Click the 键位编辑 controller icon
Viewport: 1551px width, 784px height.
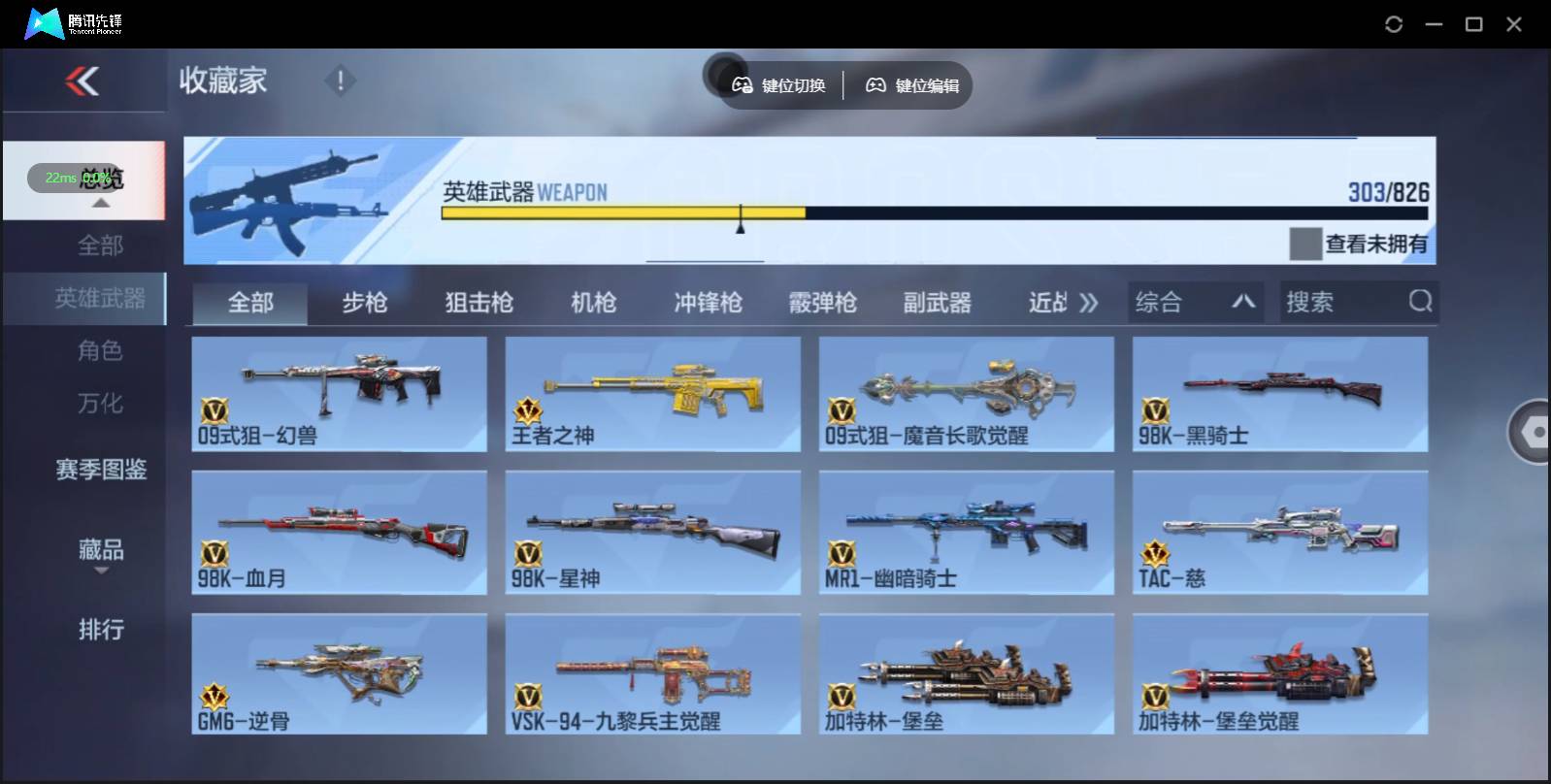tap(876, 85)
